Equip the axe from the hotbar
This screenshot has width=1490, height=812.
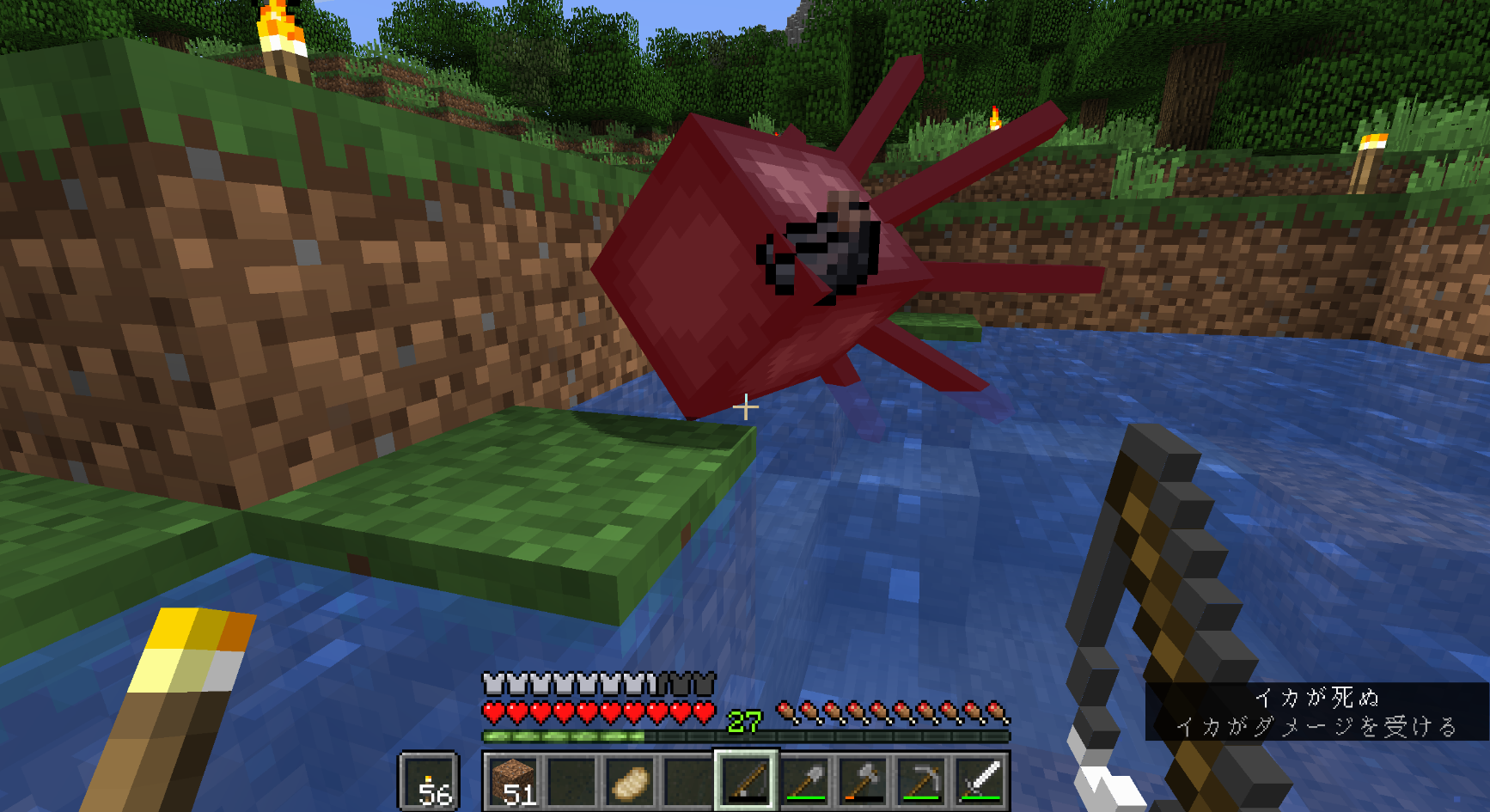(863, 781)
